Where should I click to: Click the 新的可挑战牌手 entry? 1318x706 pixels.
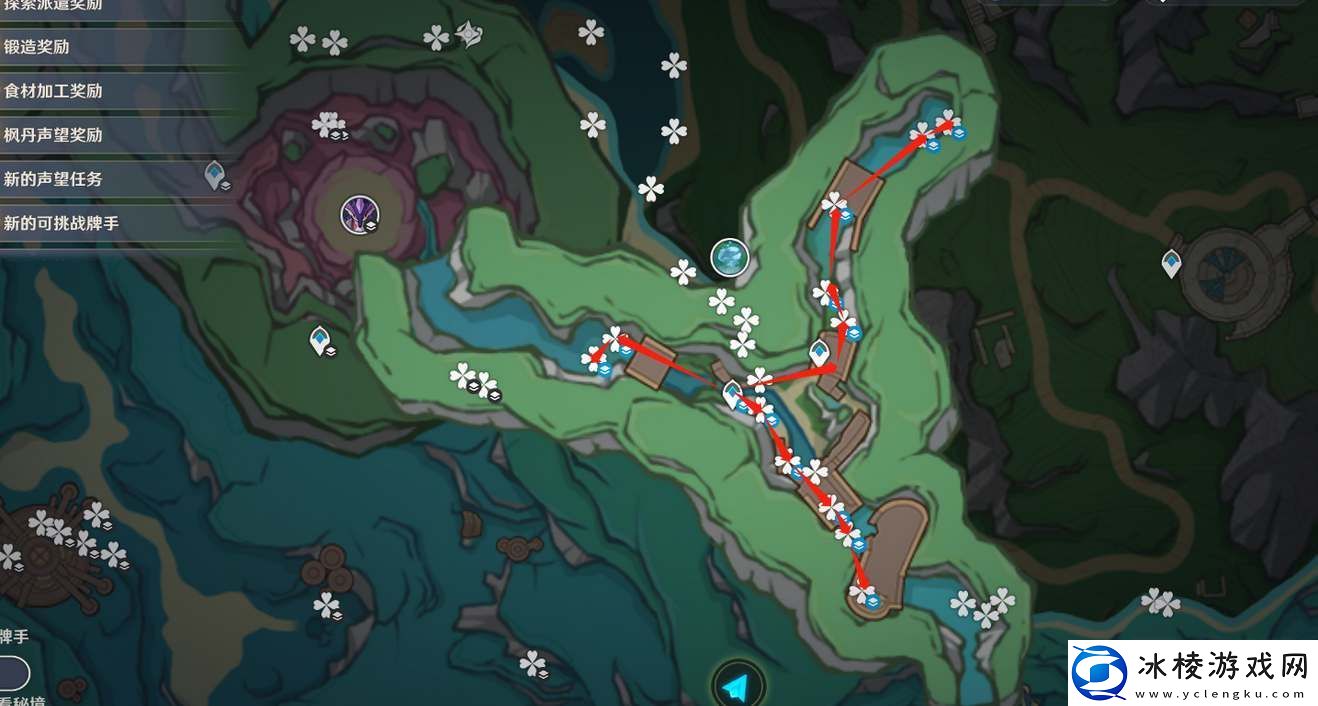click(x=62, y=223)
